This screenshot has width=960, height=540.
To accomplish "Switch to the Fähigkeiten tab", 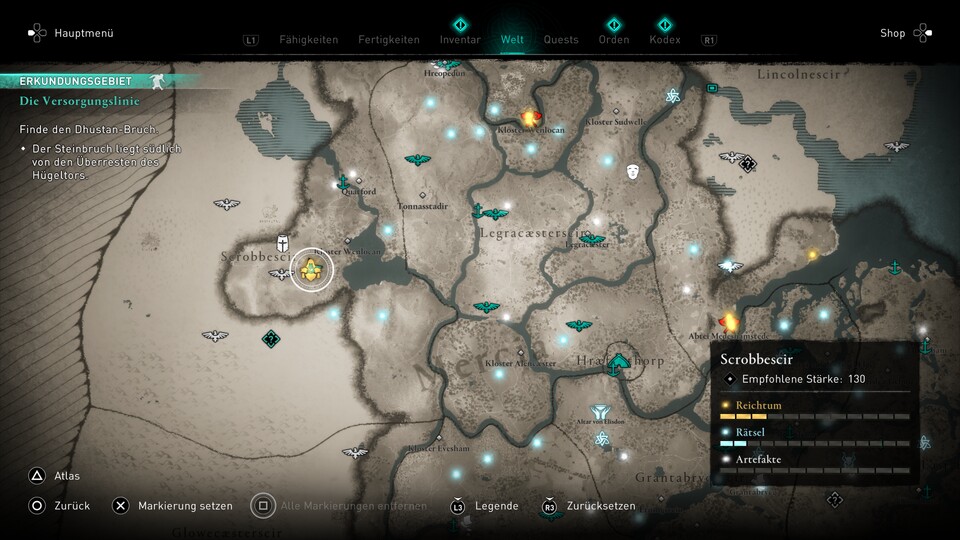I will [x=308, y=40].
